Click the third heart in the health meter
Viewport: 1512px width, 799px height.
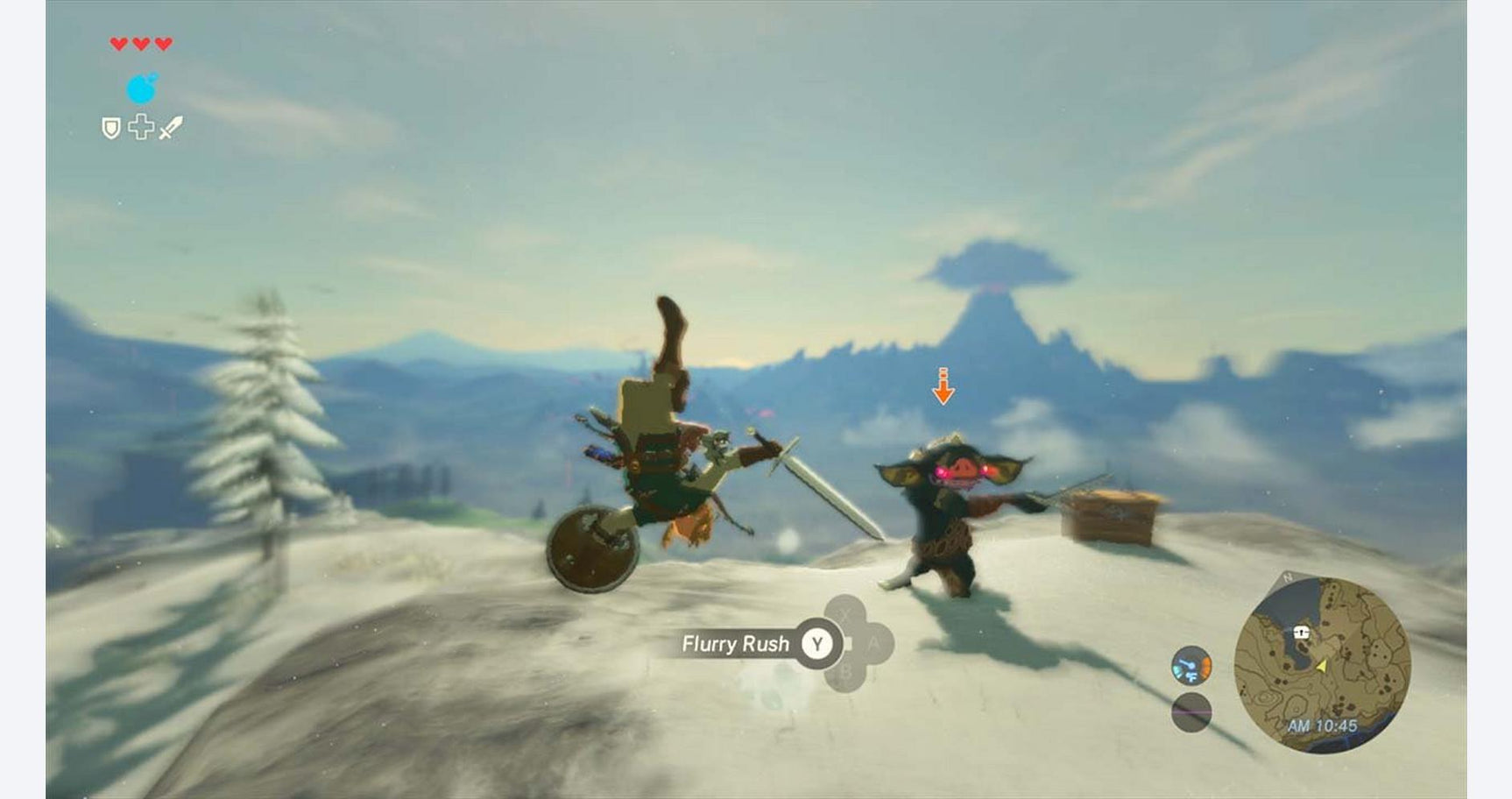(163, 44)
